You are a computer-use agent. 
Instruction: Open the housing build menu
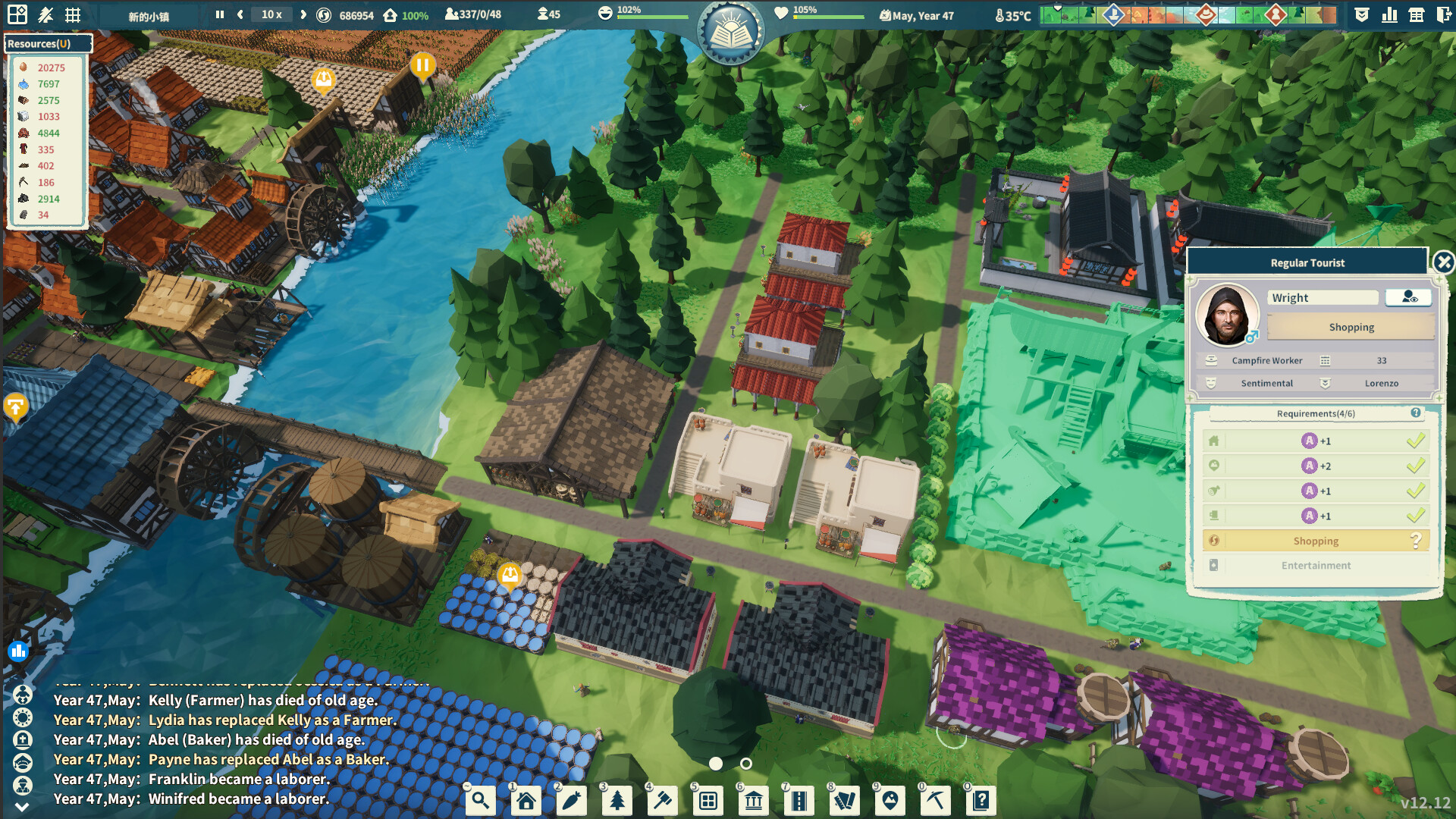[526, 800]
